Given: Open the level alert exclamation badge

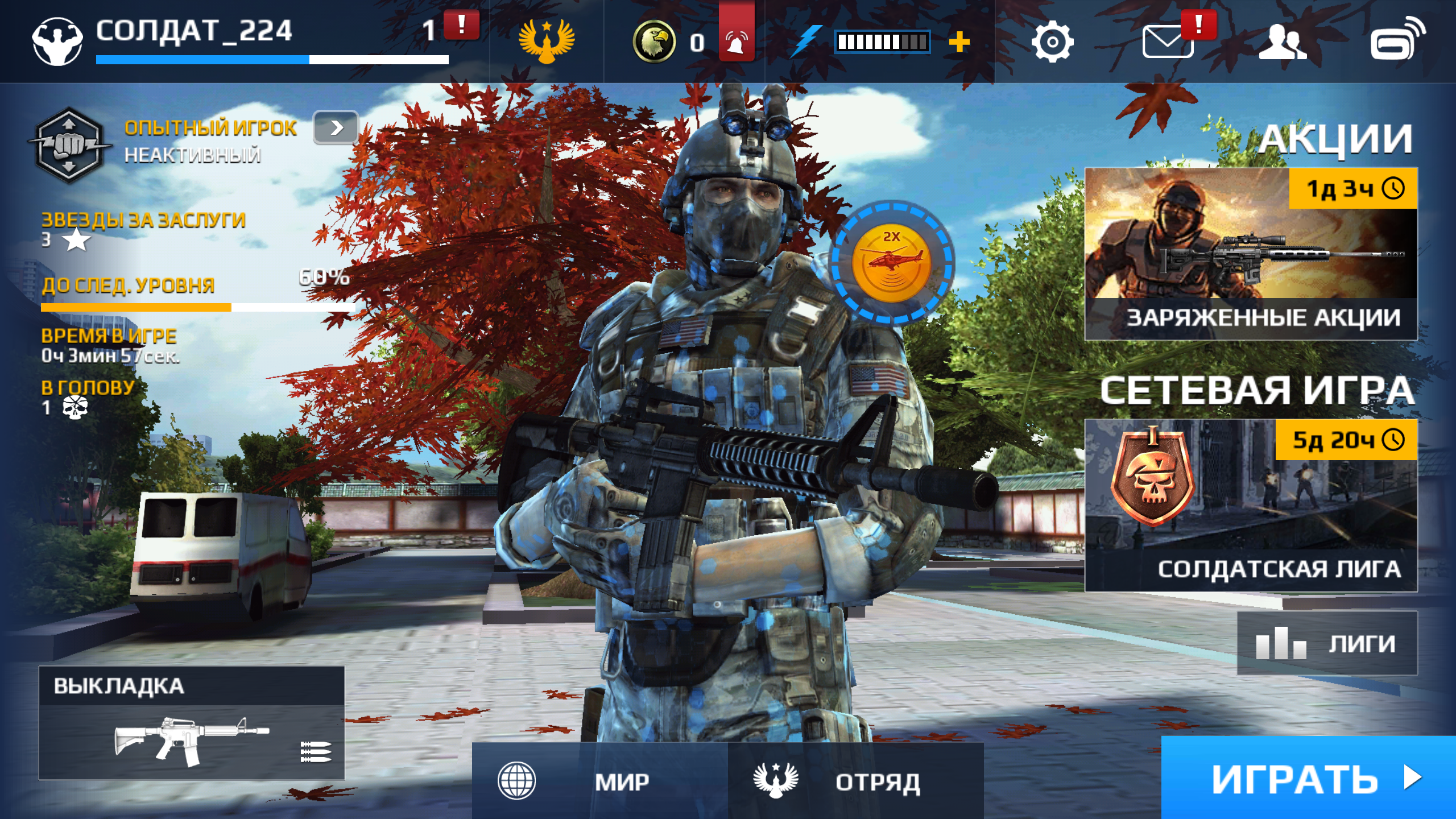Looking at the screenshot, I should tap(461, 26).
